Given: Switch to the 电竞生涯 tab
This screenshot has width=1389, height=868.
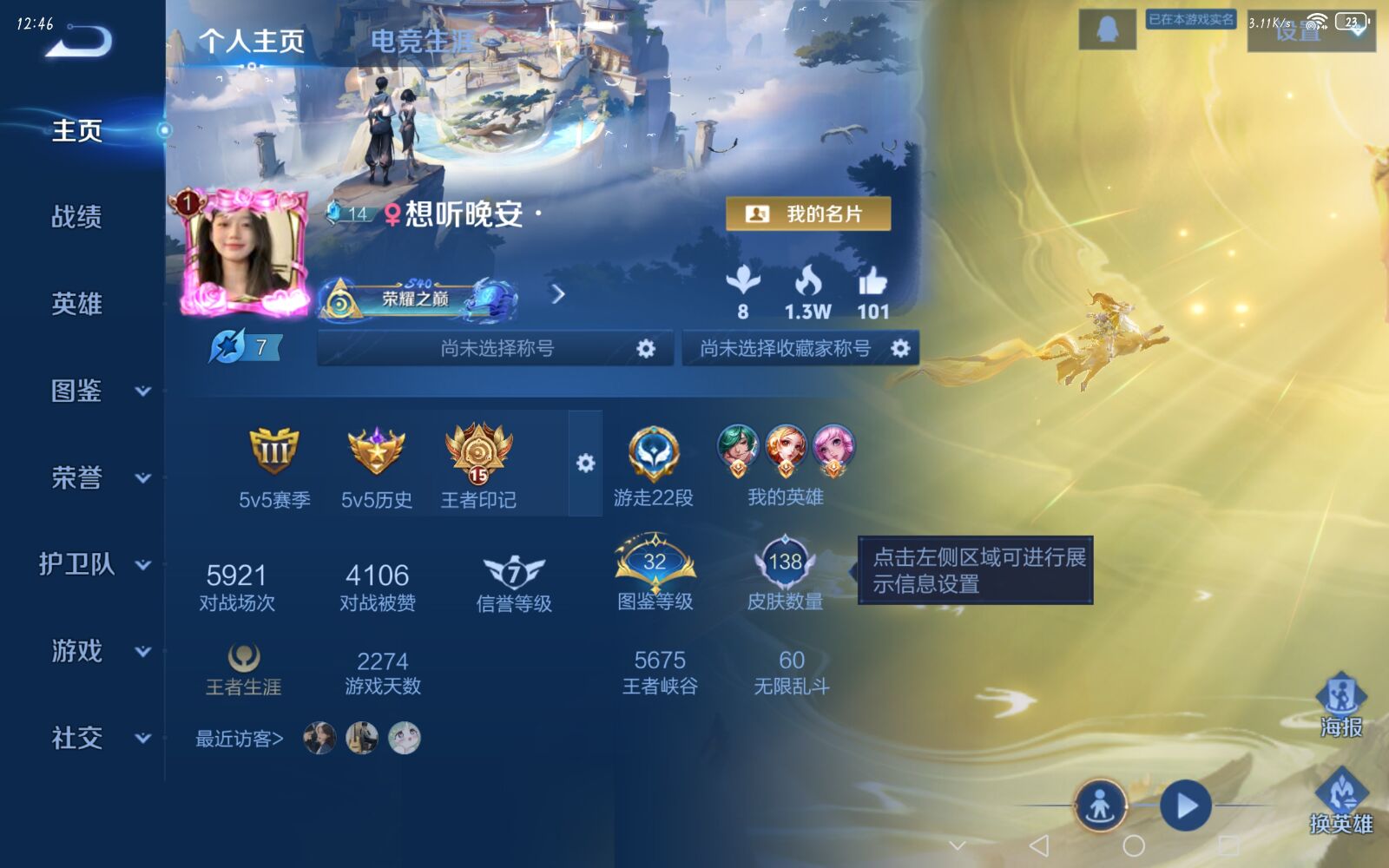Looking at the screenshot, I should 423,42.
